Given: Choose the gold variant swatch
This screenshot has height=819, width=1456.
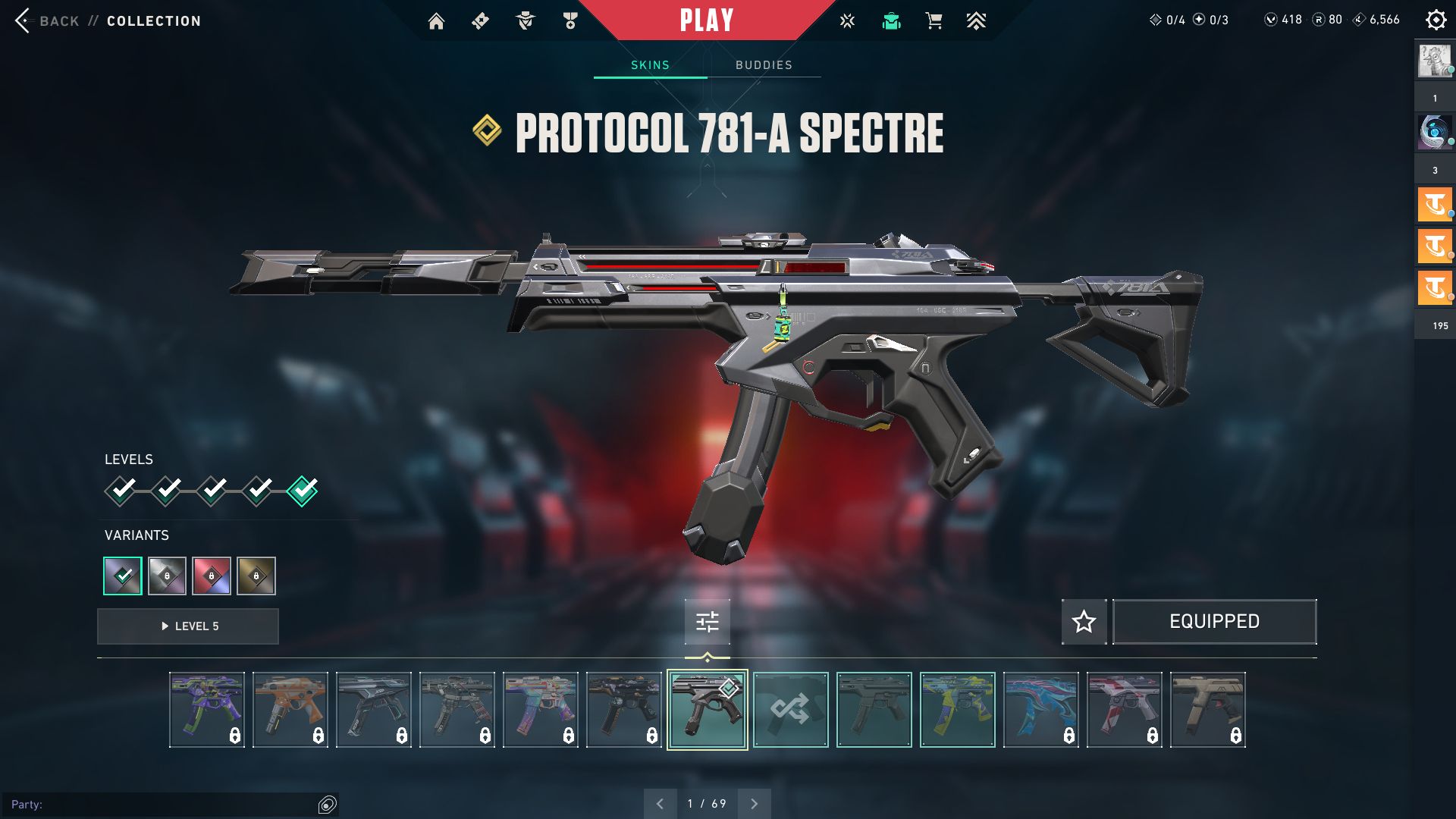Looking at the screenshot, I should click(256, 576).
